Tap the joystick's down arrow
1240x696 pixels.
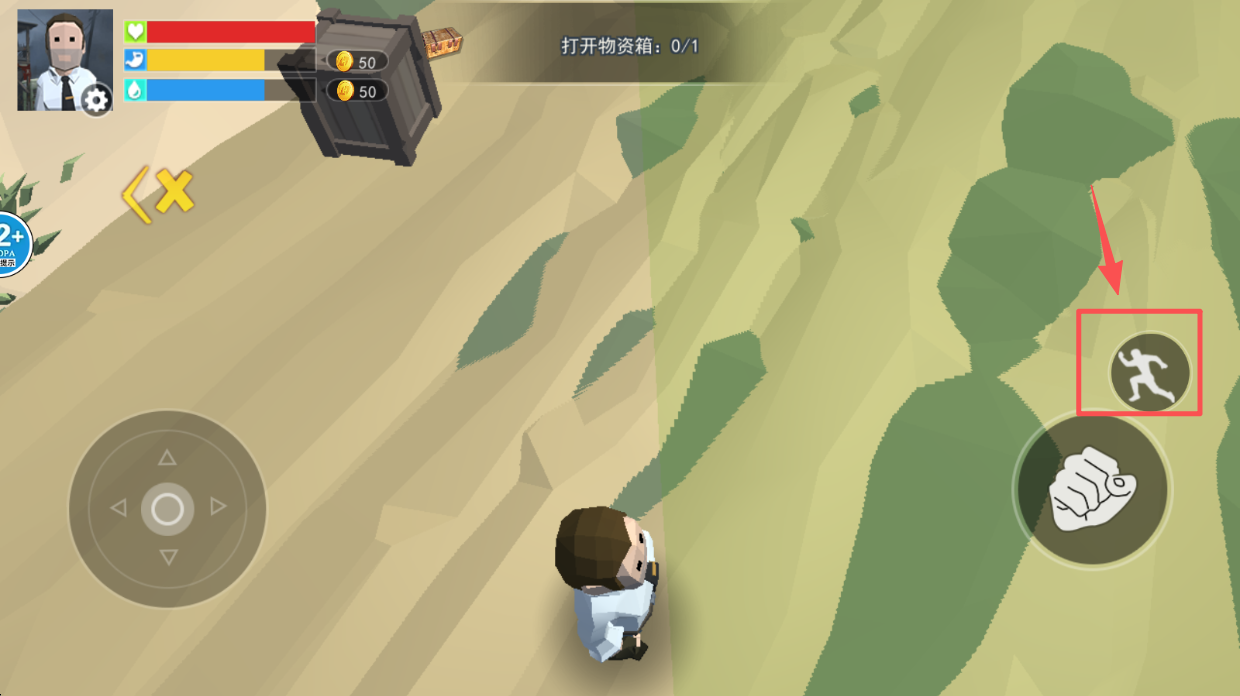[x=168, y=557]
